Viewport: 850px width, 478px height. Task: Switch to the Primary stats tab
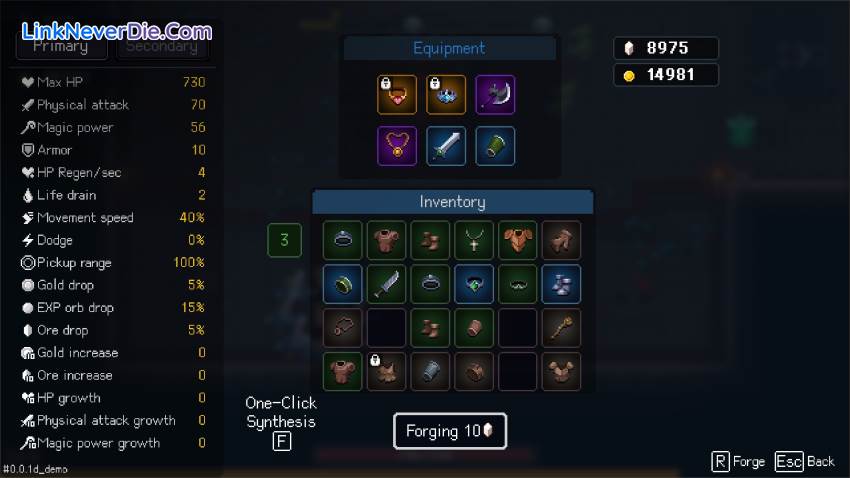pos(60,46)
